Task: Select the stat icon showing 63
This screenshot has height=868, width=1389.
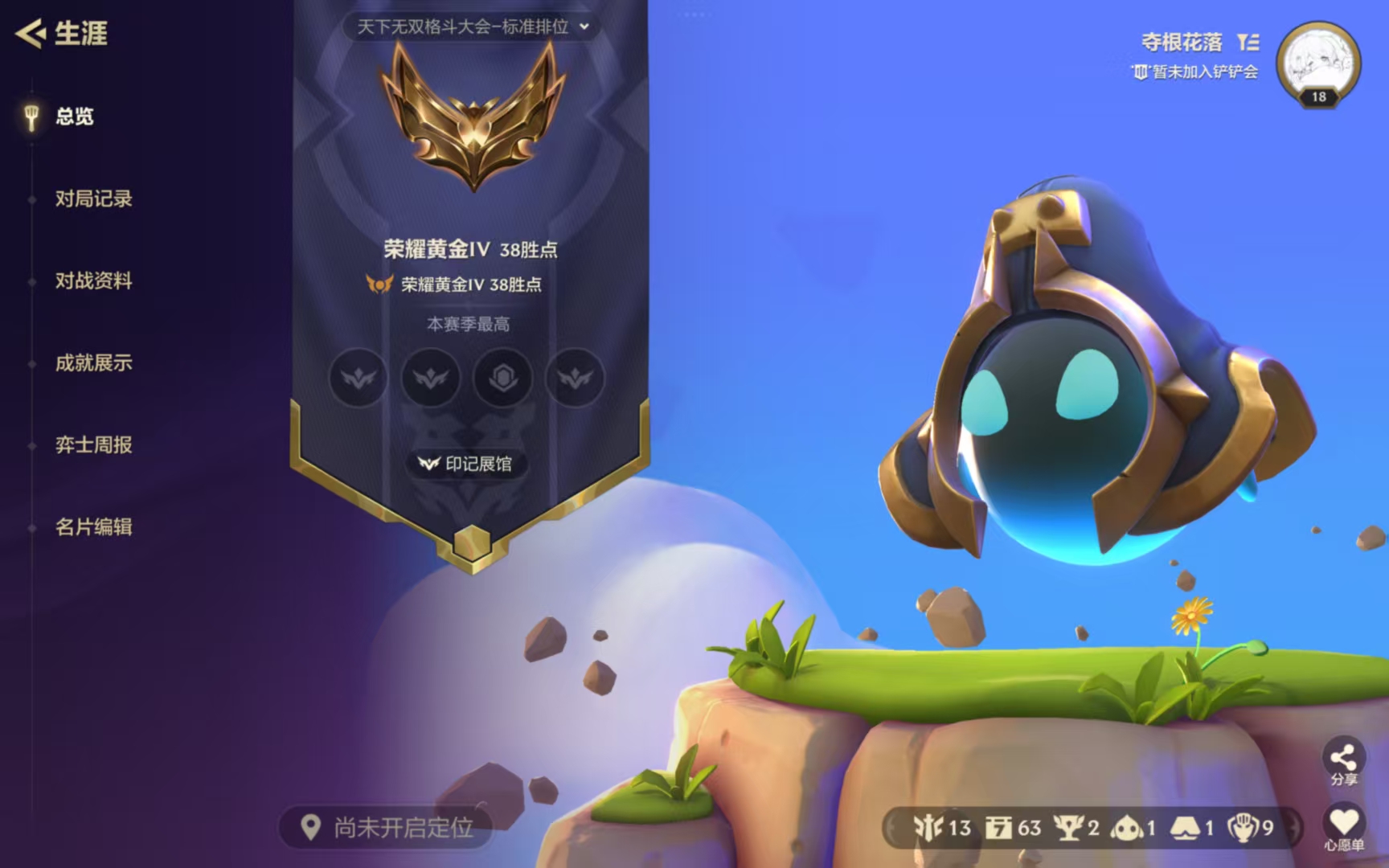Action: [1013, 827]
